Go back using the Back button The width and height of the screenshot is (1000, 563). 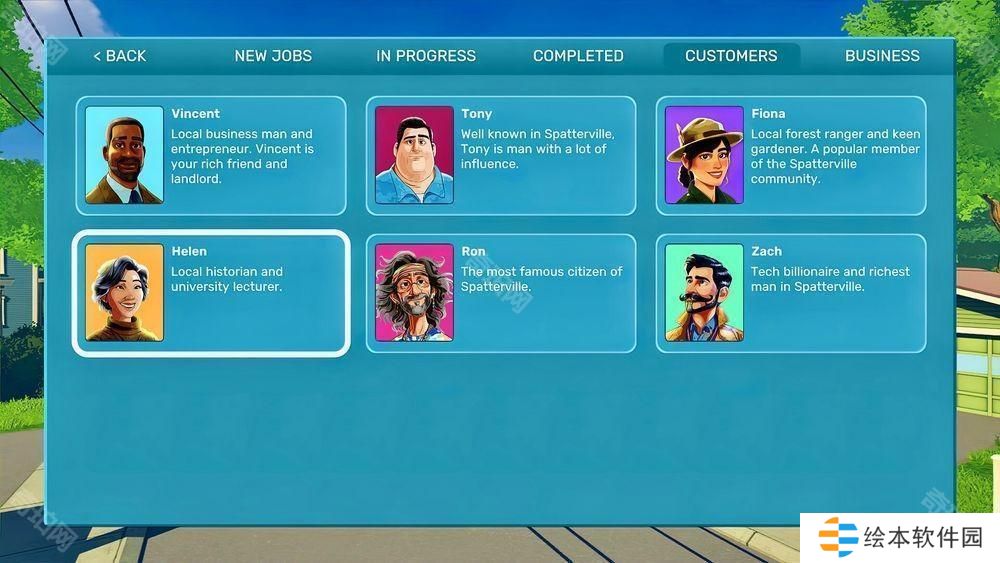[120, 56]
